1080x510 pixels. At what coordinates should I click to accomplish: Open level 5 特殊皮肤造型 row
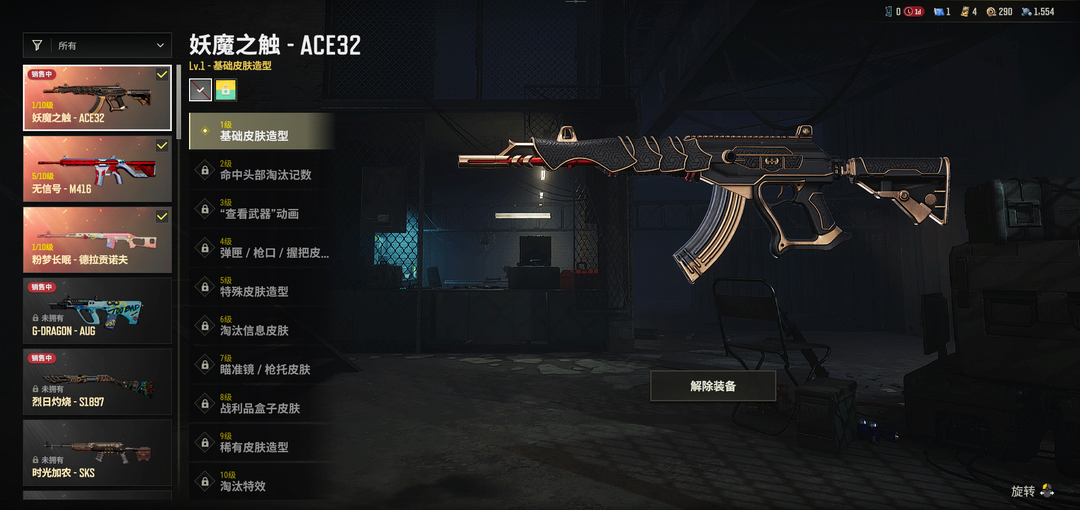click(261, 287)
